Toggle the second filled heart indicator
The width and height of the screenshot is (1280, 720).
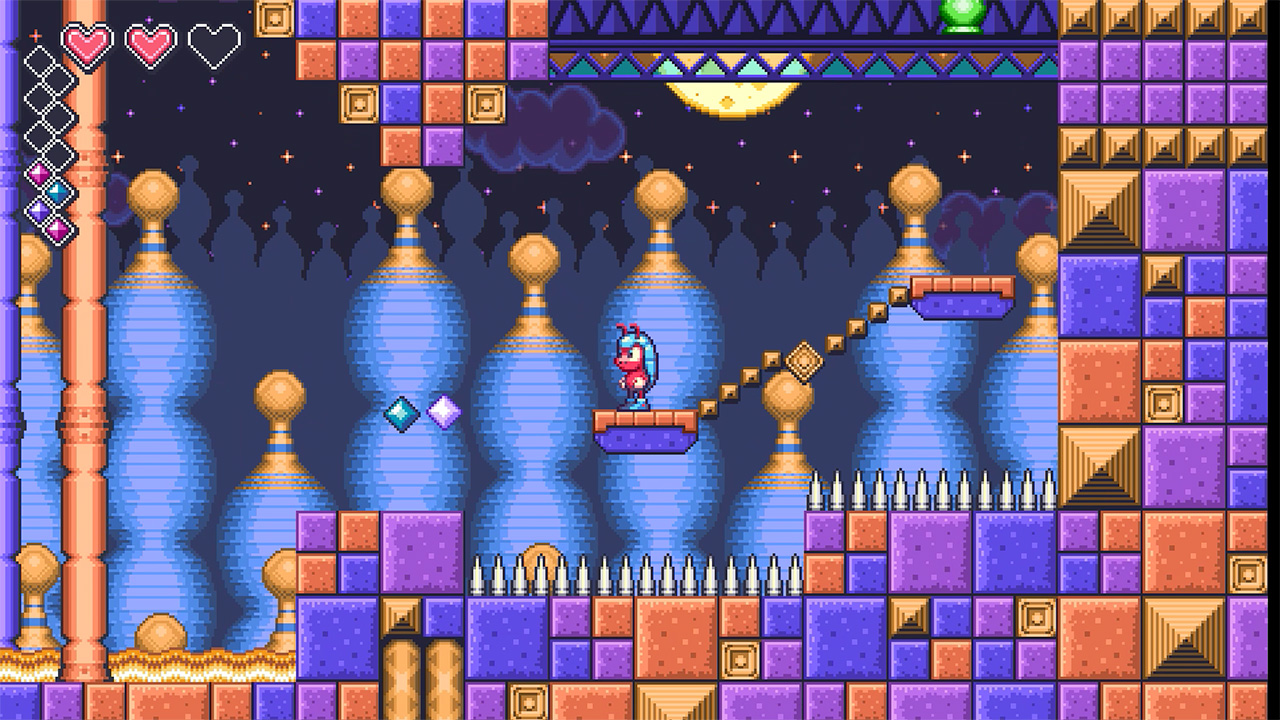click(148, 44)
